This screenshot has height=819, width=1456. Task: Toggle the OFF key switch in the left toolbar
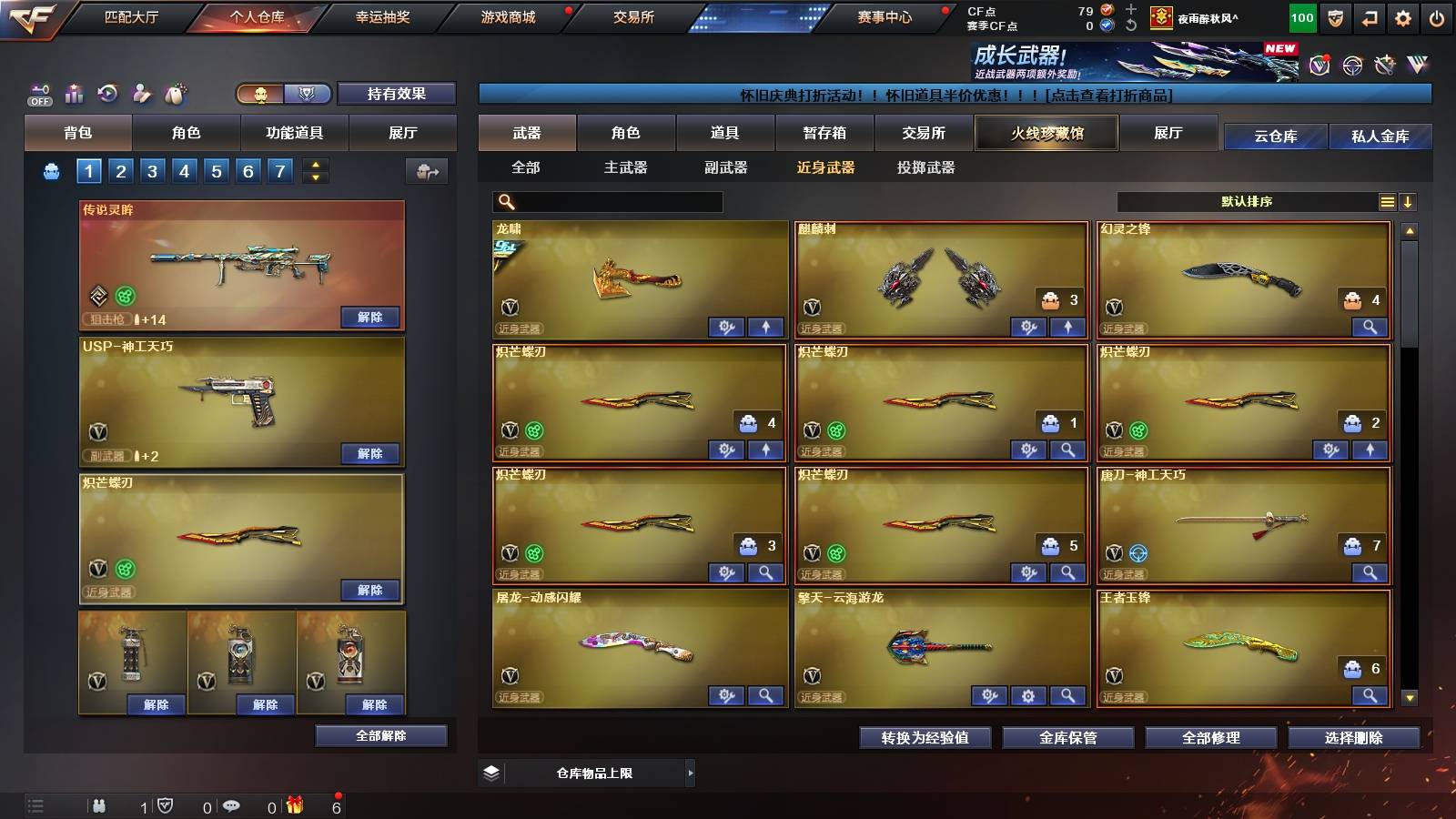tap(38, 94)
